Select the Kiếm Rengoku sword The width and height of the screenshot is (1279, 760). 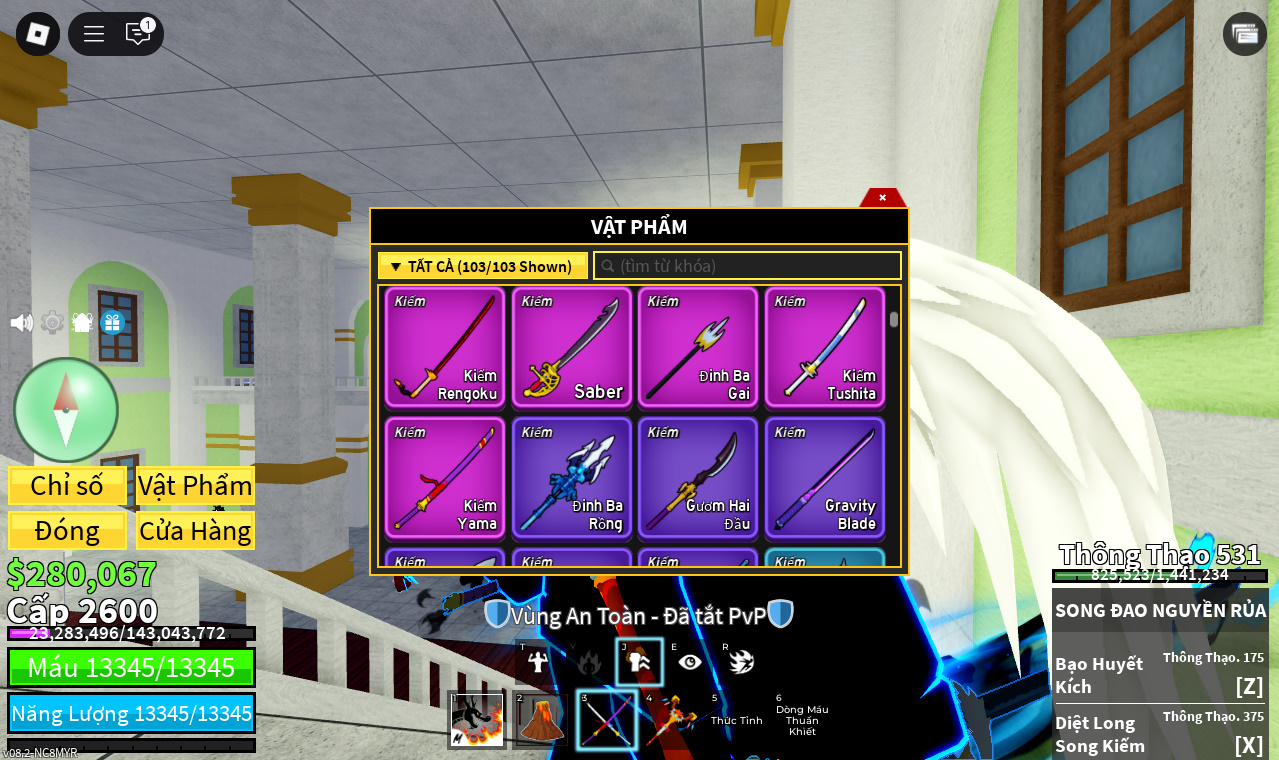tap(445, 347)
